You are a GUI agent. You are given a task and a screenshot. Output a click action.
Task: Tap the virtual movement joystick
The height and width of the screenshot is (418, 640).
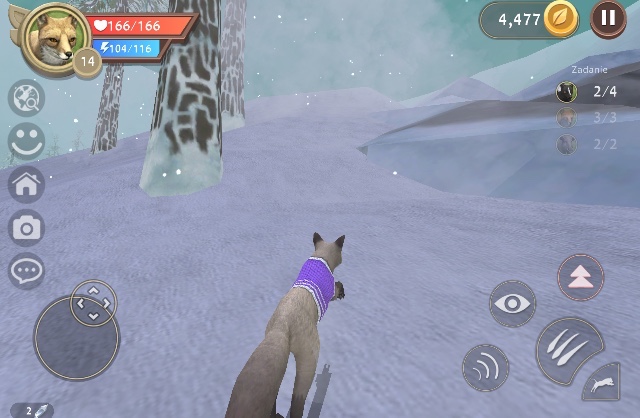coord(77,337)
